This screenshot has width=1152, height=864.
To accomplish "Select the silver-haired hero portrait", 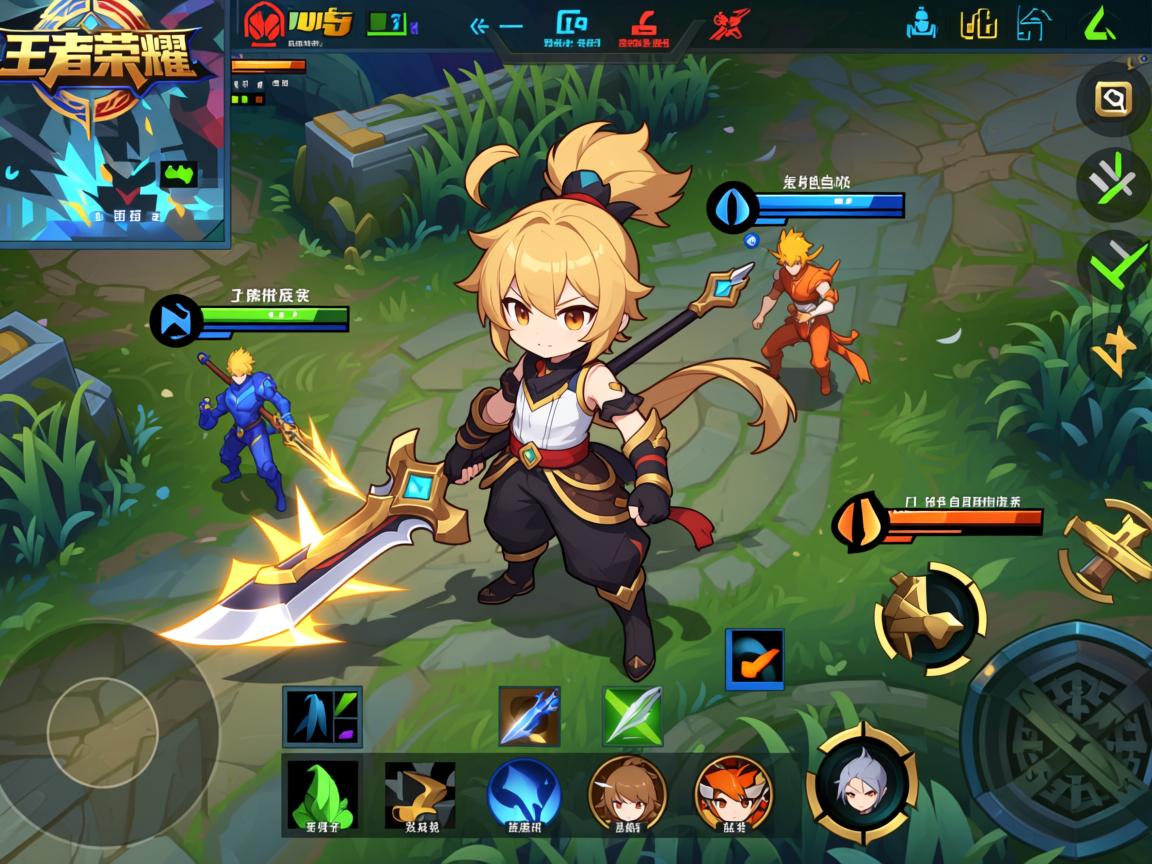I will [863, 783].
